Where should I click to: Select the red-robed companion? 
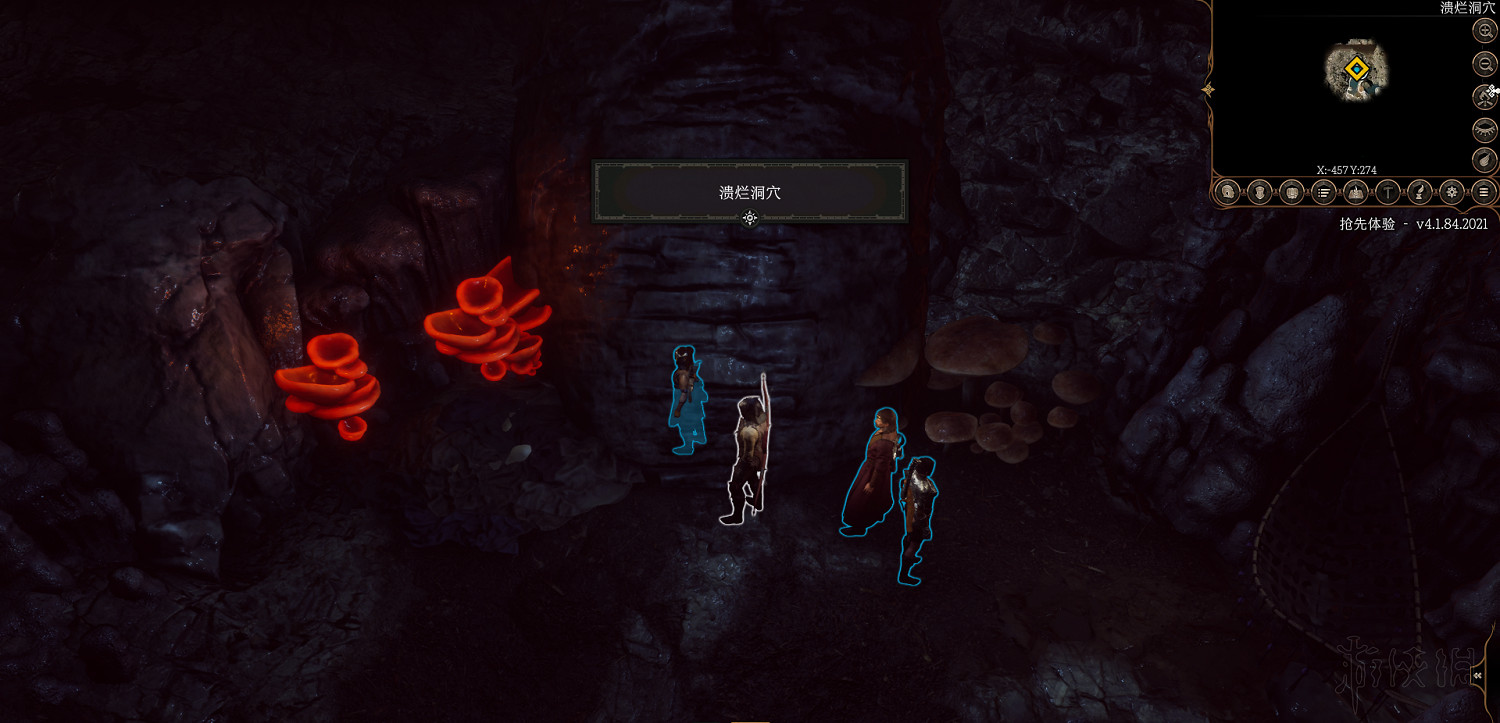point(874,465)
